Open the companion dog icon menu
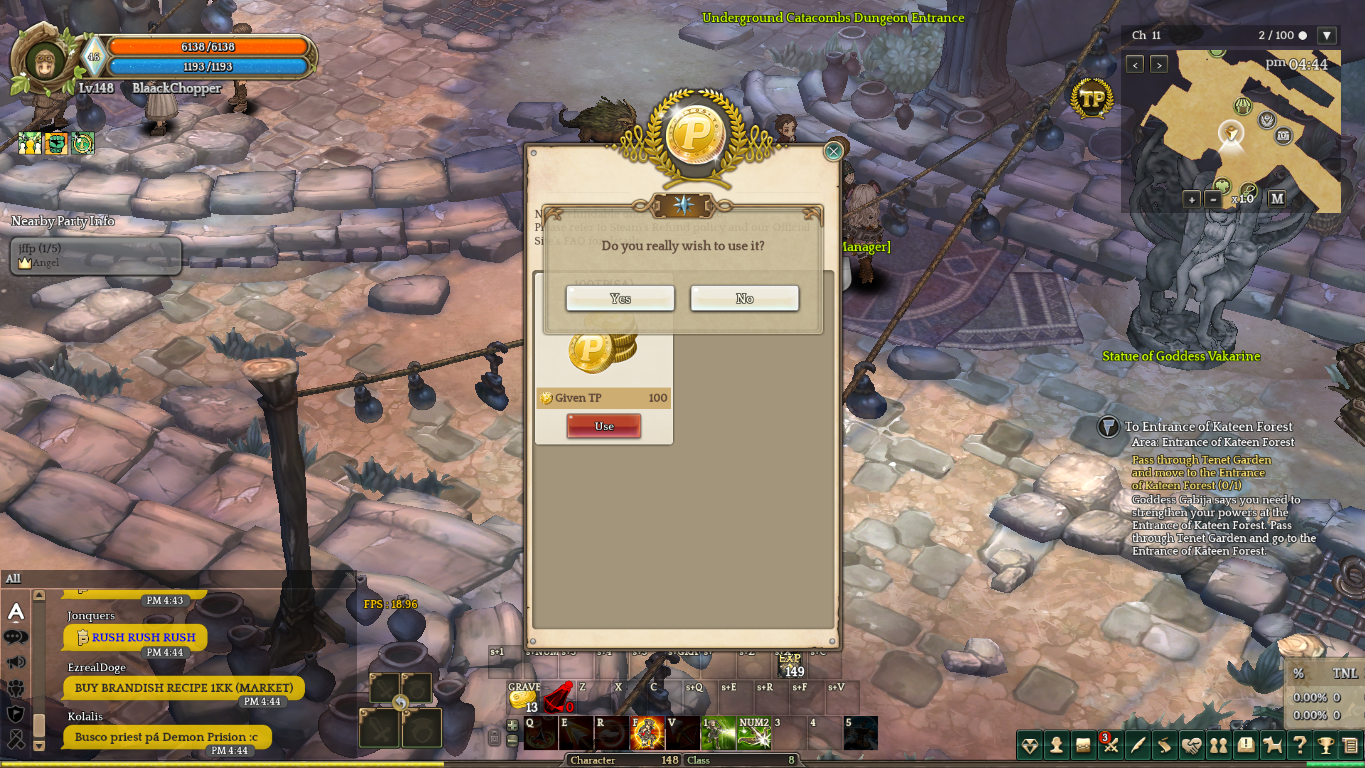 pos(1272,745)
